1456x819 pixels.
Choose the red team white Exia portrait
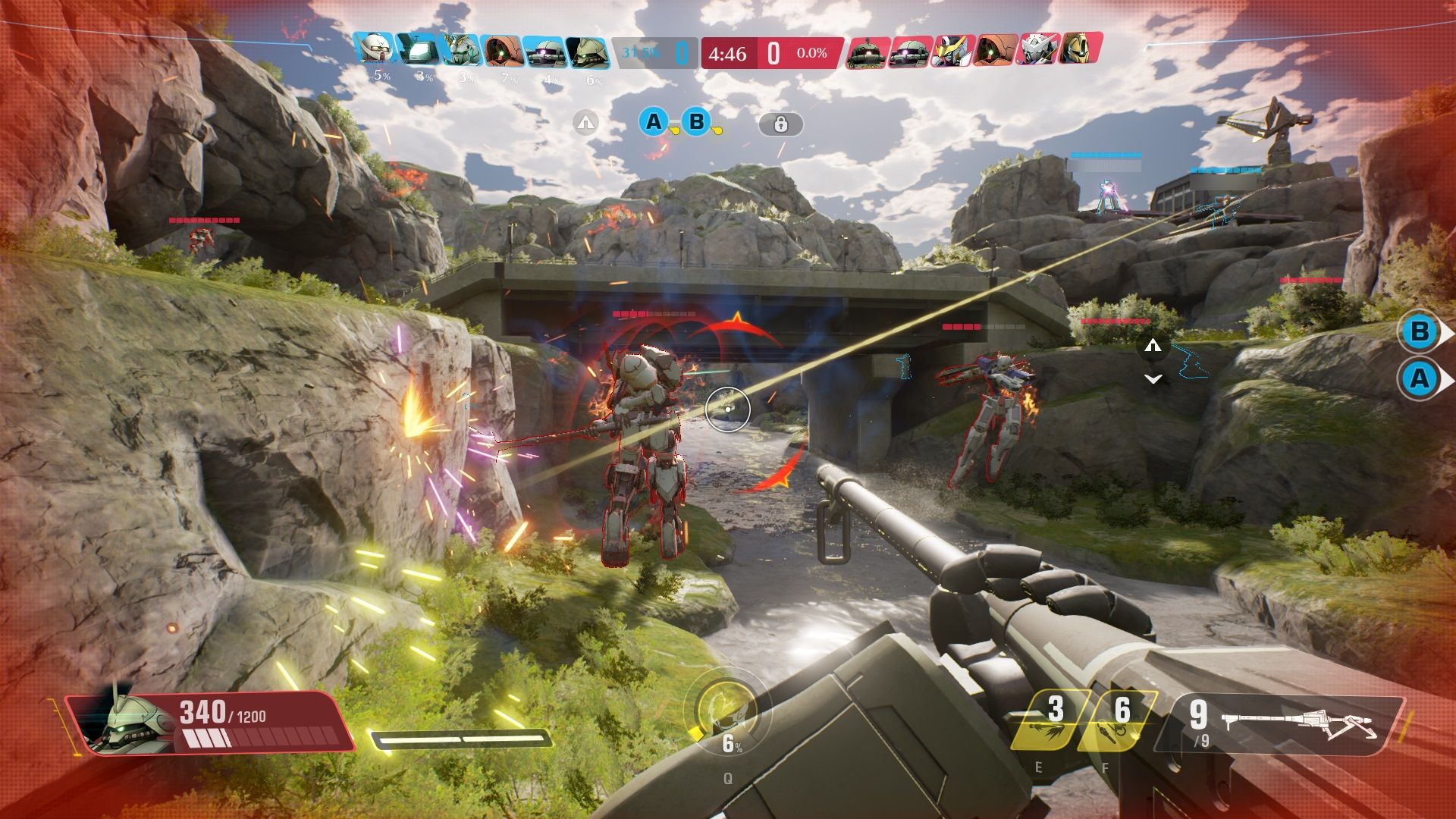[x=1037, y=51]
